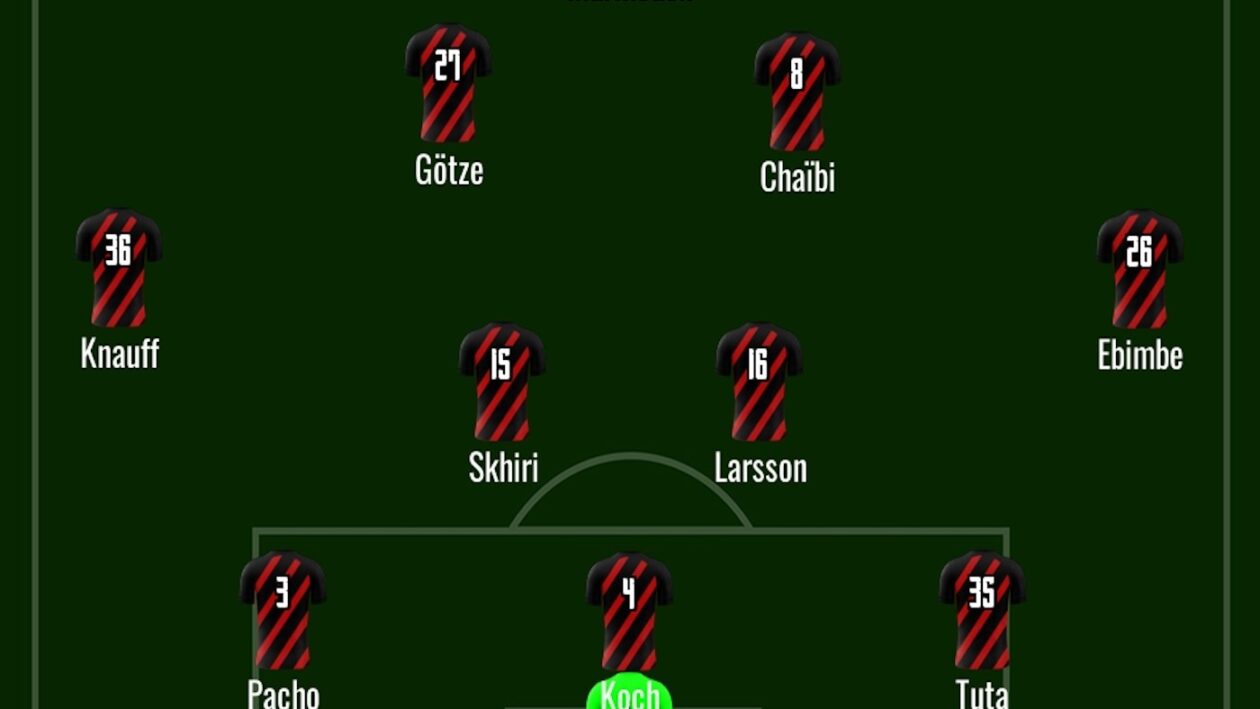Choose Chaïbi's number 8 shirt
1260x709 pixels.
coord(797,92)
